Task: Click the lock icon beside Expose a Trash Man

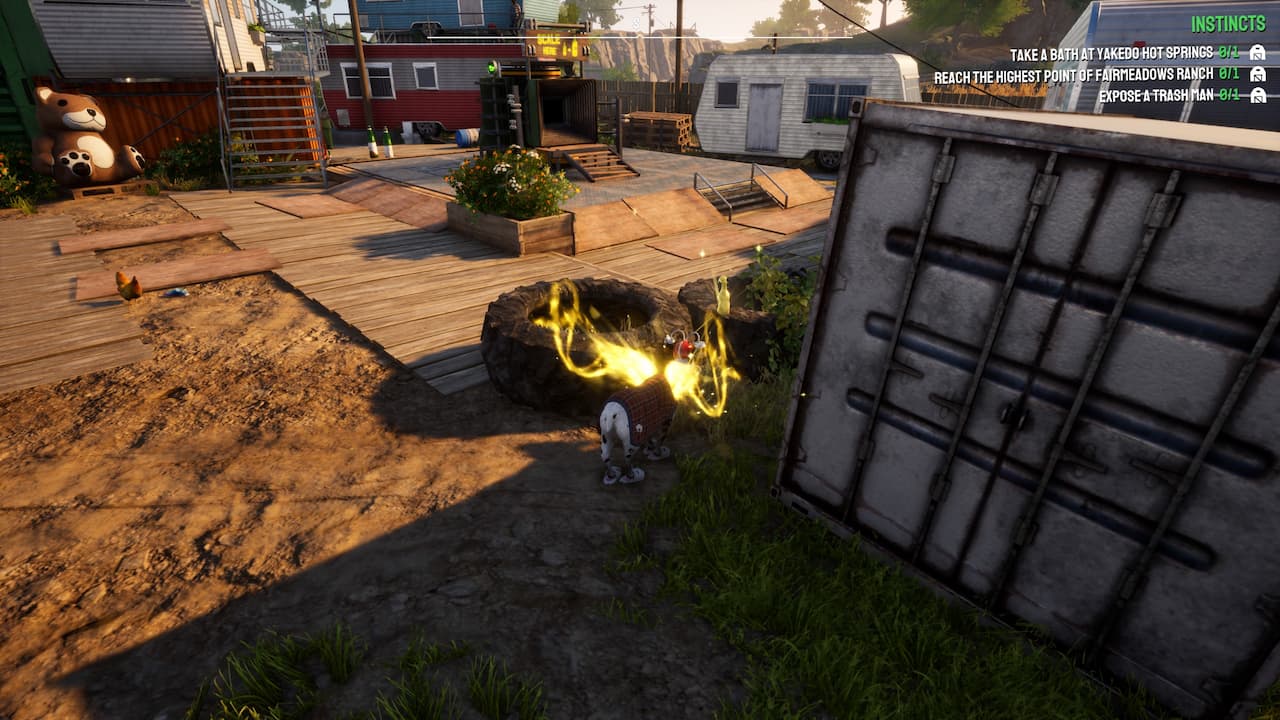Action: tap(1257, 95)
